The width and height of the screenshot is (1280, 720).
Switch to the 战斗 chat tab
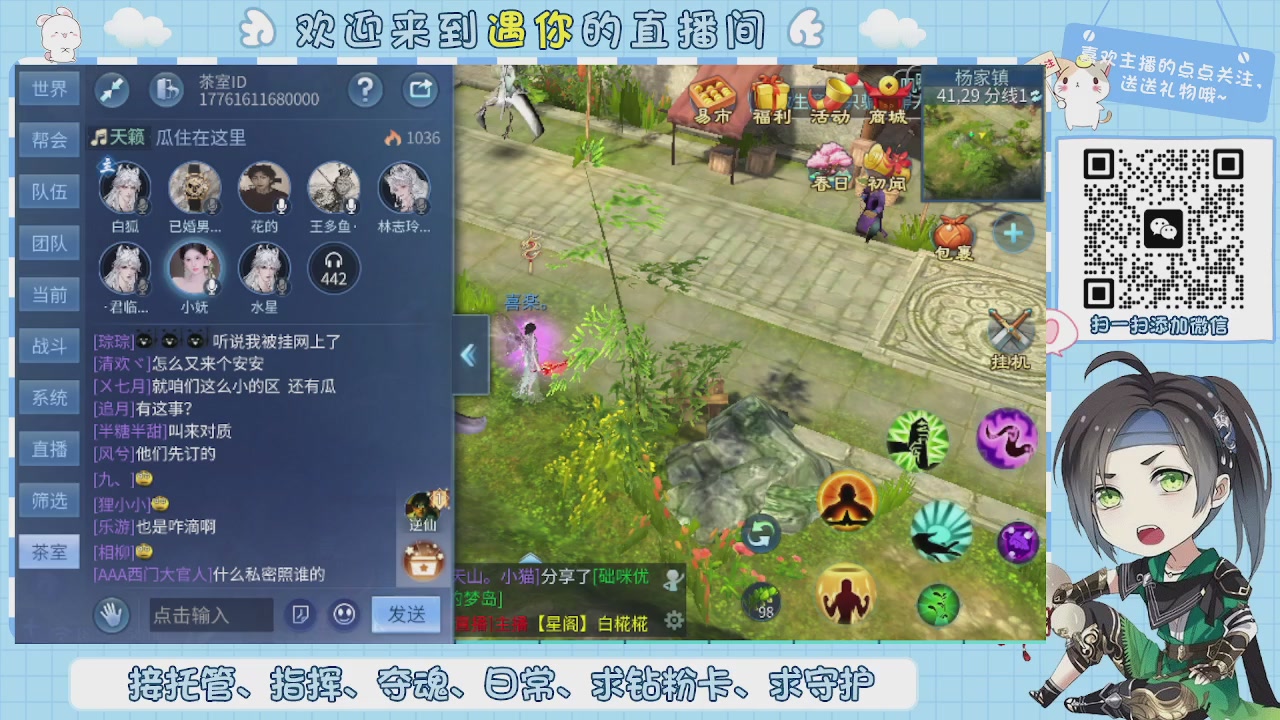tap(49, 345)
